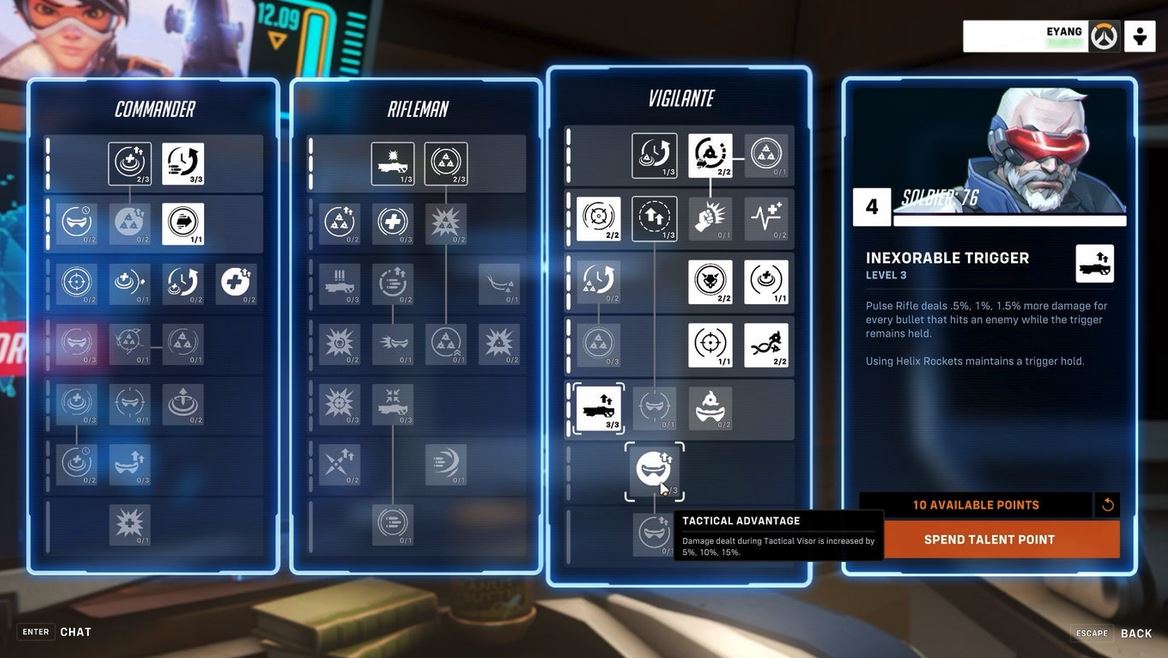Choose the crossed arrows talent in Rifleman
The image size is (1168, 658).
click(x=339, y=465)
